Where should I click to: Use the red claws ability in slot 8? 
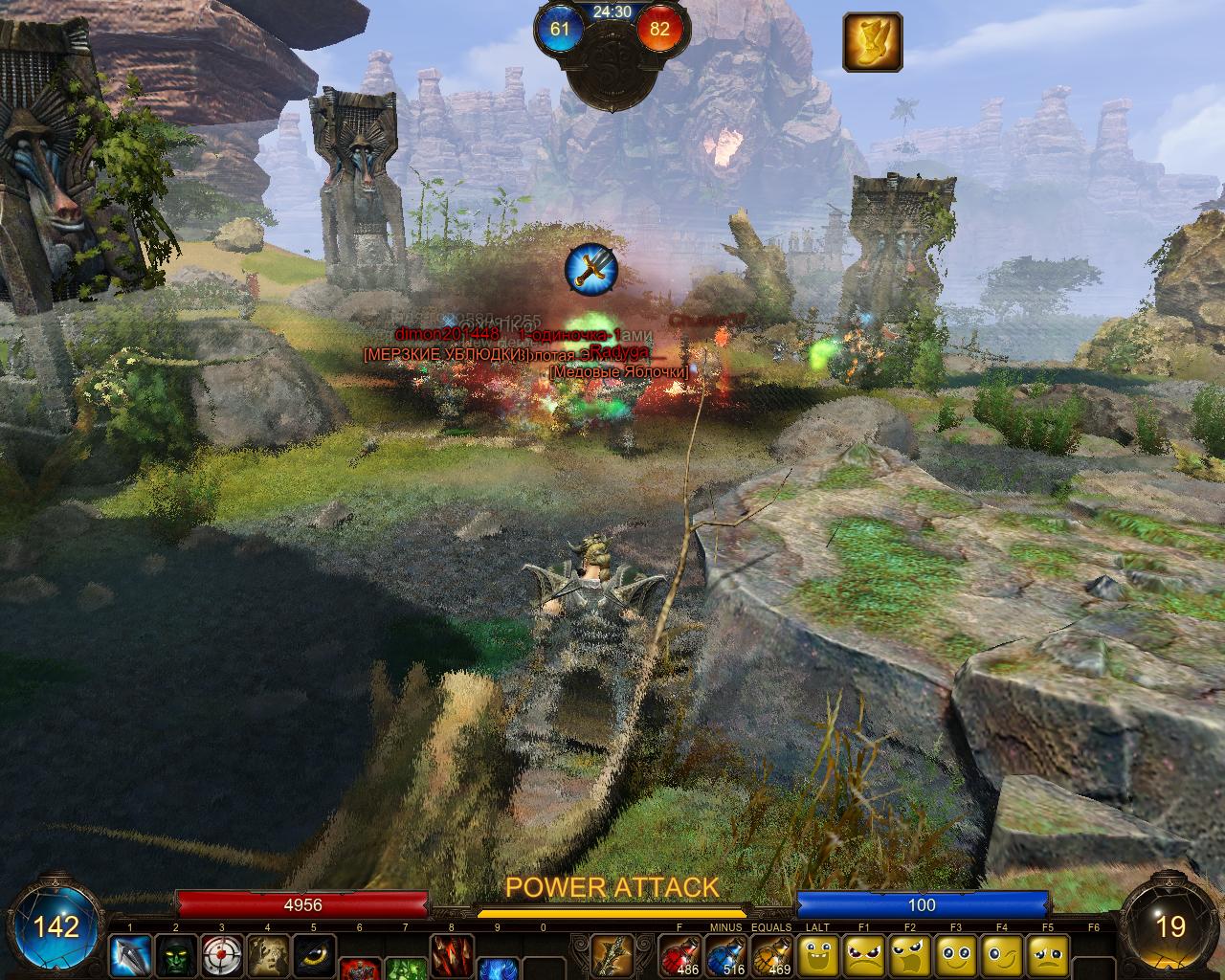point(451,954)
